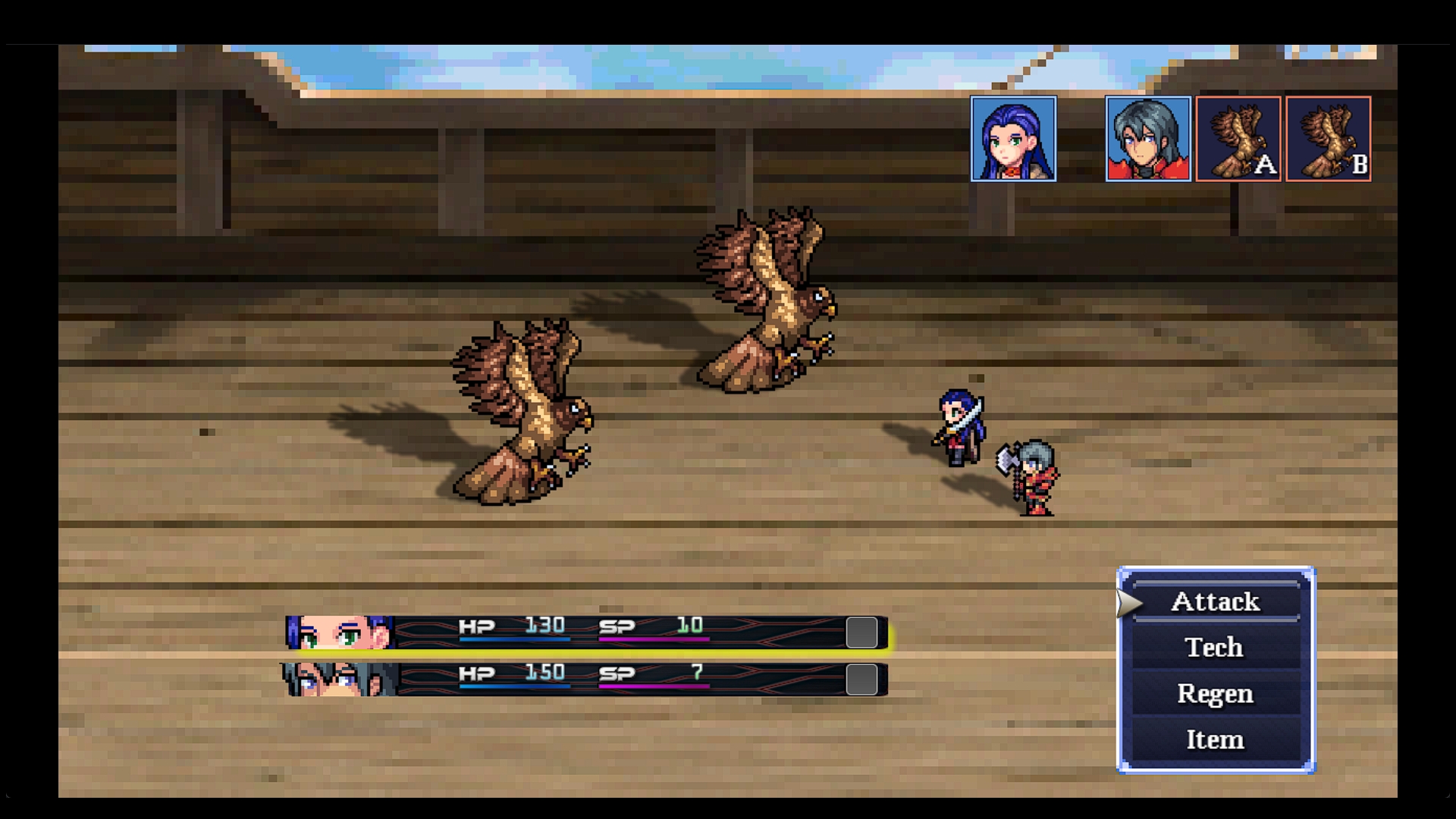Viewport: 1456px width, 819px height.
Task: Click the gray-haired warrior turn order portrait
Action: pyautogui.click(x=1147, y=139)
